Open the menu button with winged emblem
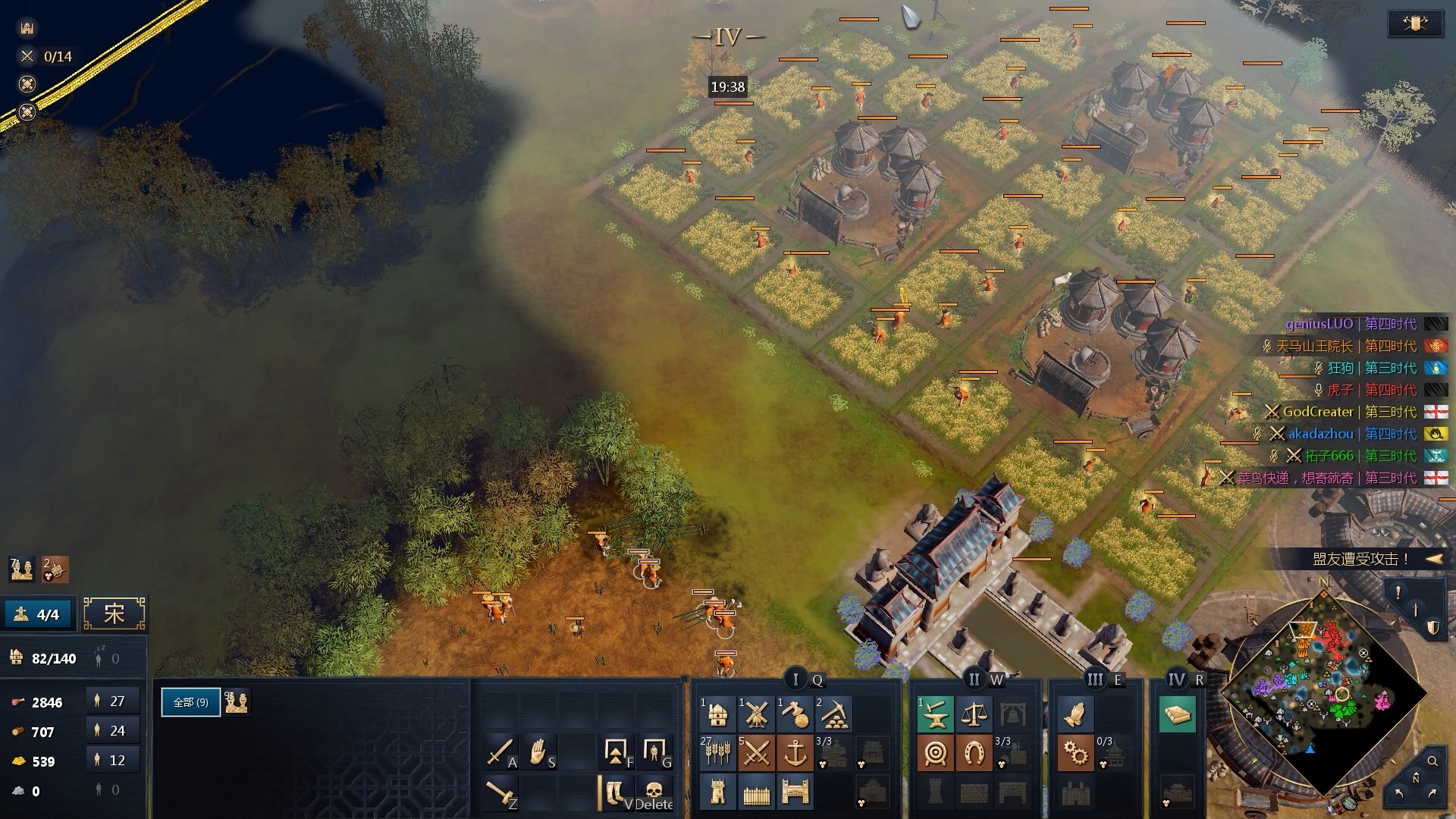Image resolution: width=1456 pixels, height=819 pixels. 1414,24
